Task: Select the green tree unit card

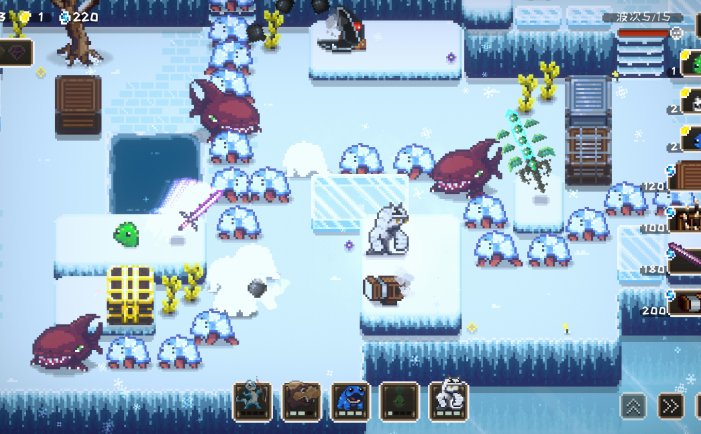Action: point(400,400)
